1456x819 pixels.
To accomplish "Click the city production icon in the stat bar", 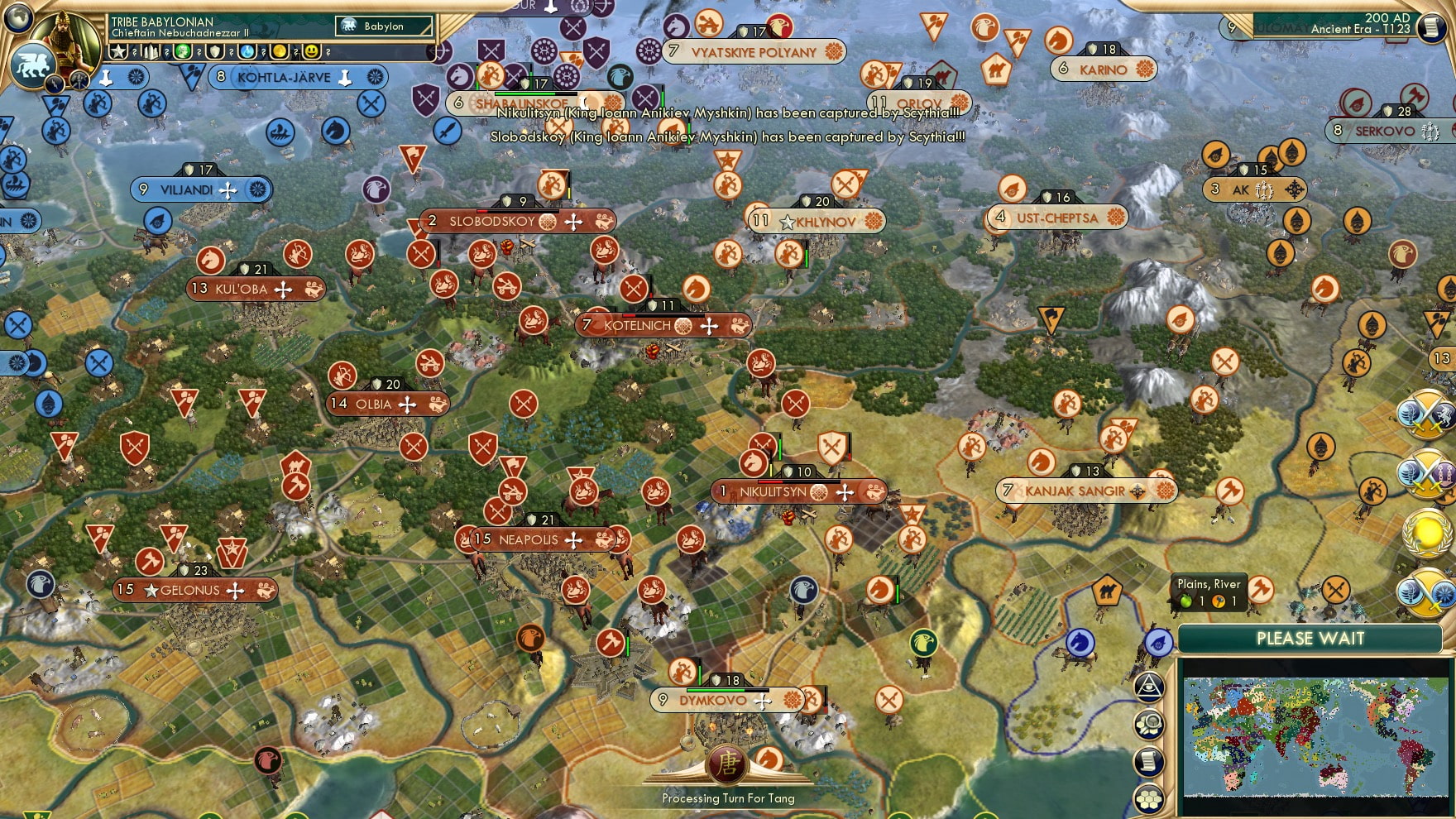I will [151, 51].
